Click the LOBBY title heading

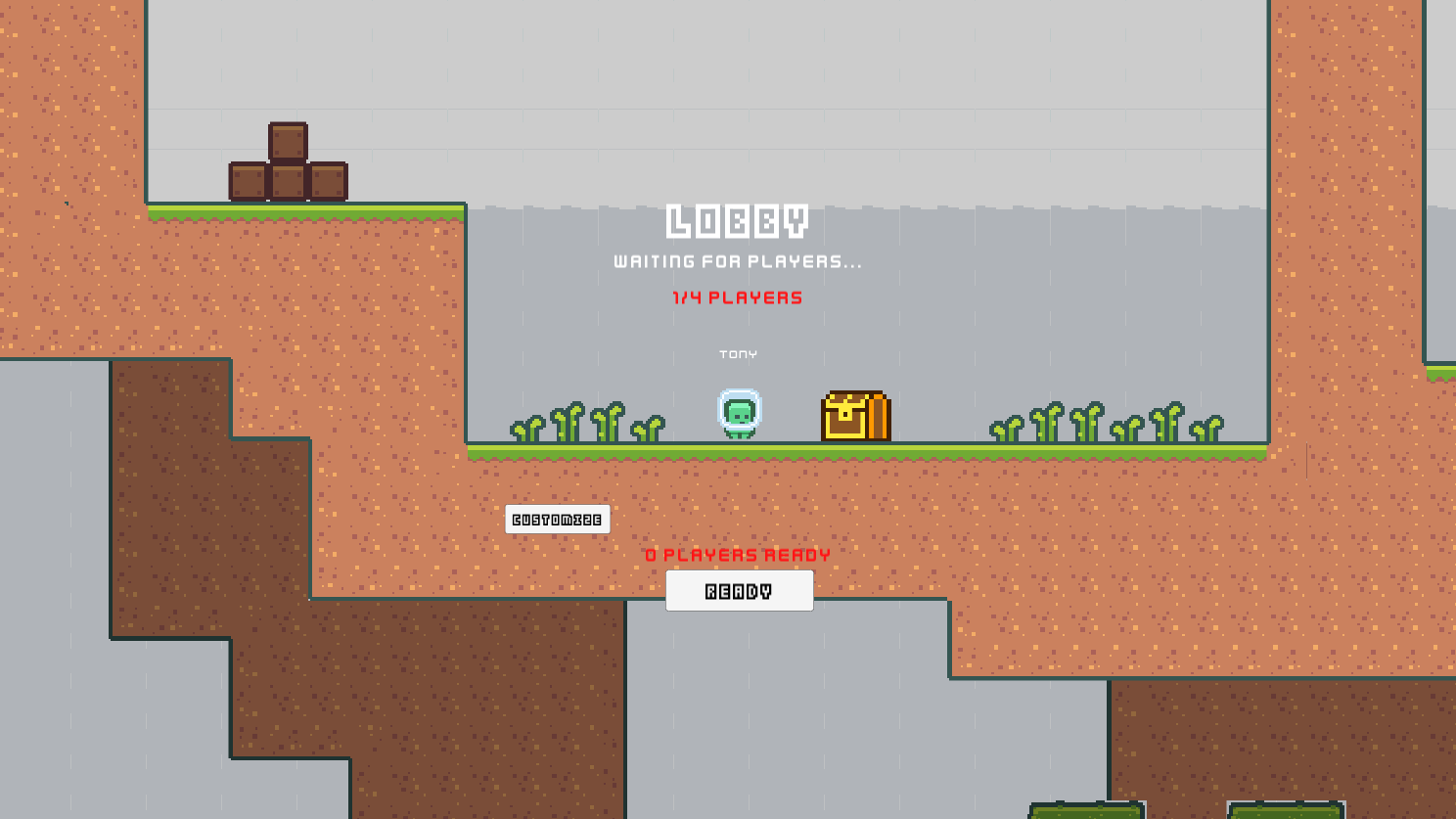[739, 221]
